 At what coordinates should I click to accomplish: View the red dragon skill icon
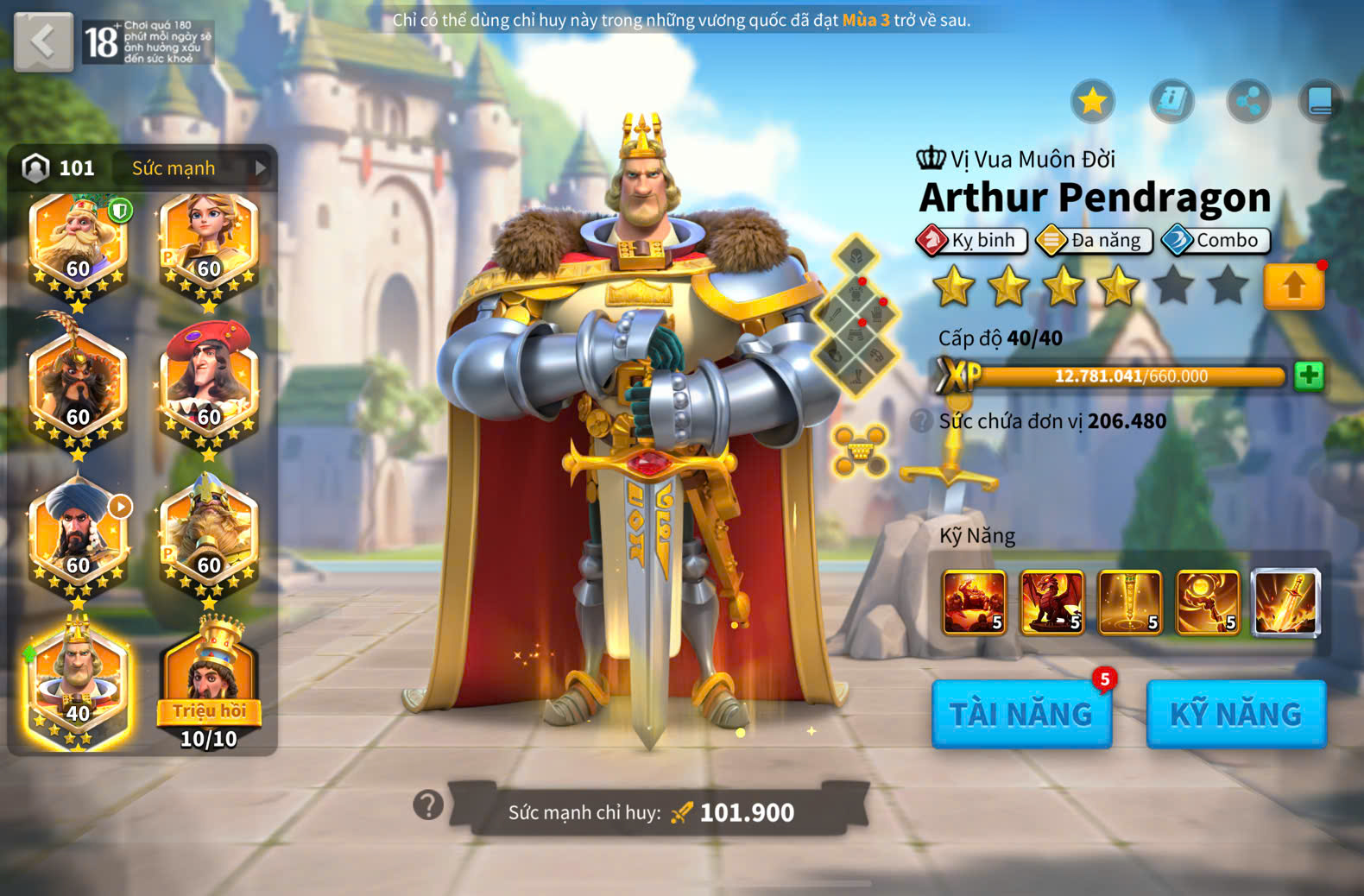pos(1051,603)
